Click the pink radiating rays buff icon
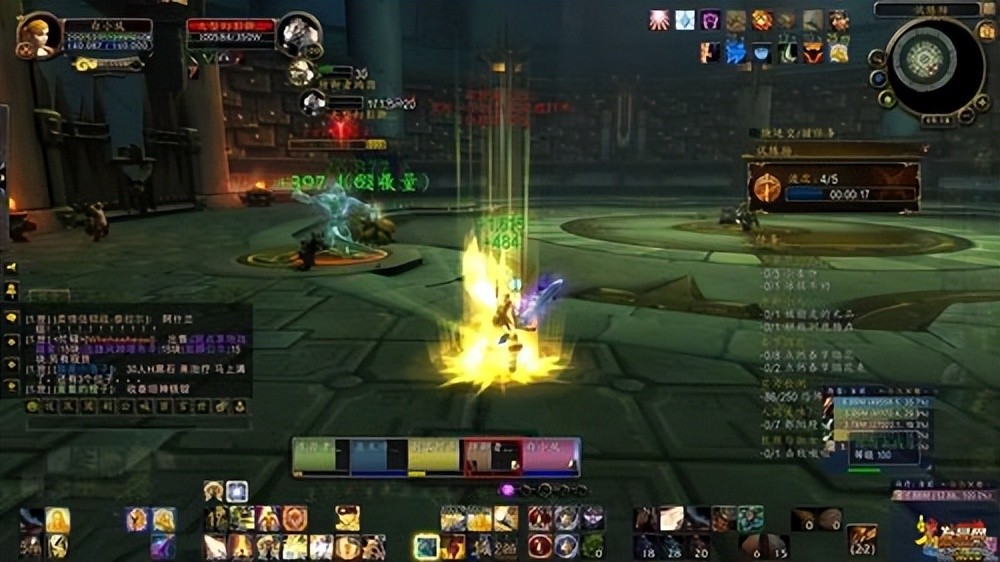1000x562 pixels. tap(660, 20)
